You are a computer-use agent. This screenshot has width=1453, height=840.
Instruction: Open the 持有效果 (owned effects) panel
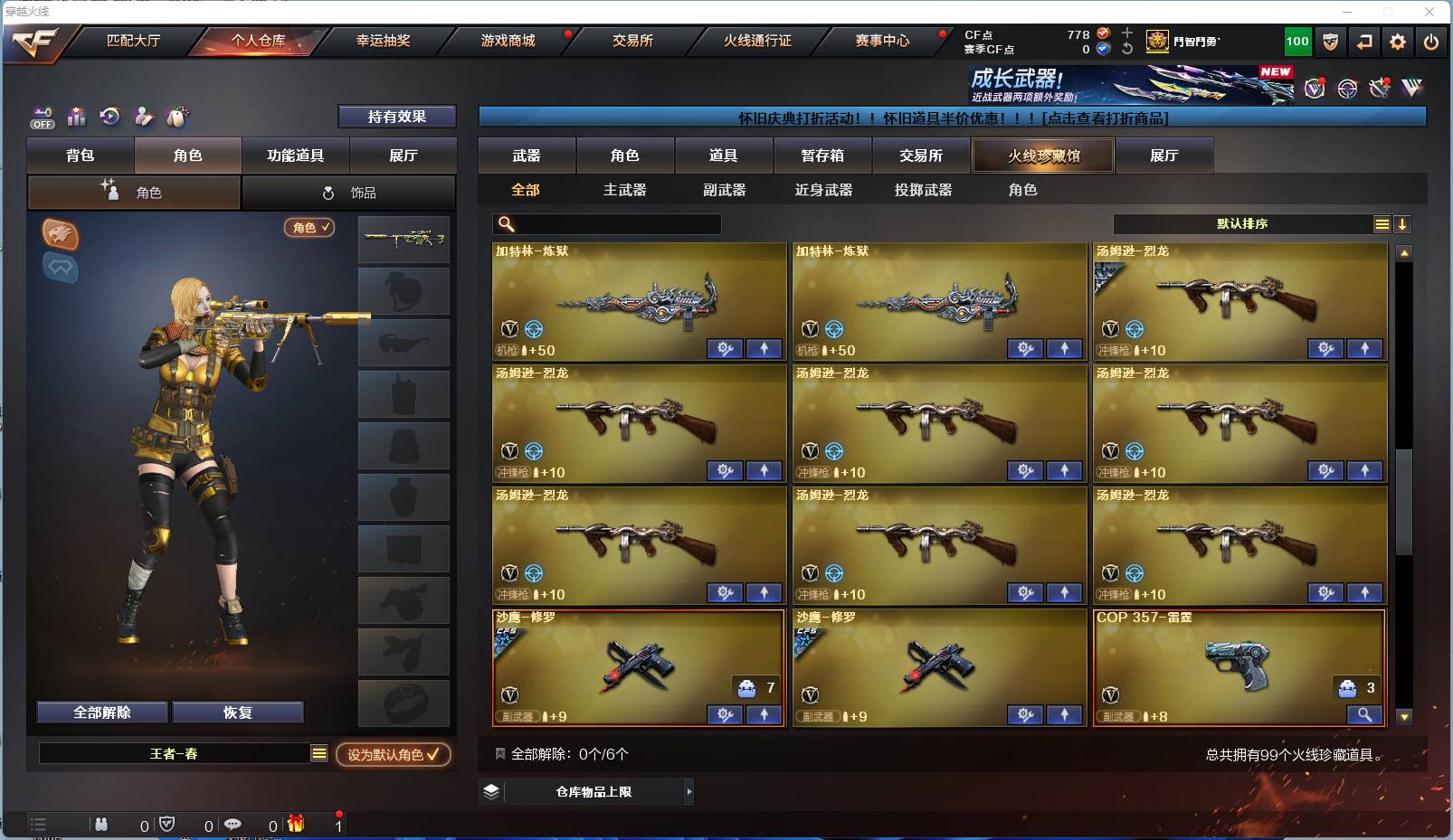click(x=397, y=117)
